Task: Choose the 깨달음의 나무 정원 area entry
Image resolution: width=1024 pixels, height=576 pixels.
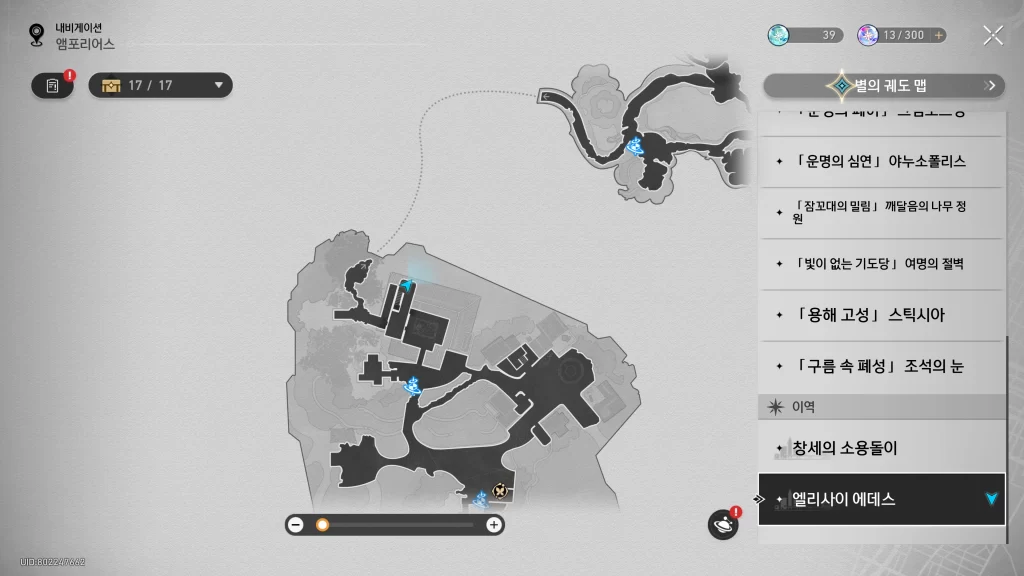Action: click(880, 213)
